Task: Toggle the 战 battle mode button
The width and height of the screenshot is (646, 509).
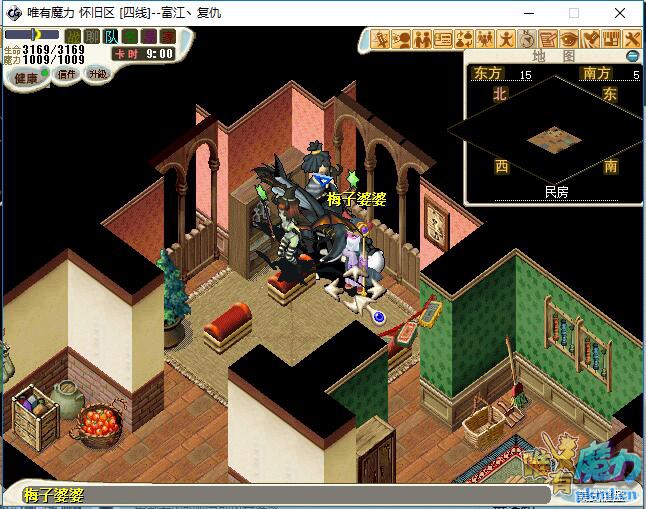Action: tap(72, 37)
